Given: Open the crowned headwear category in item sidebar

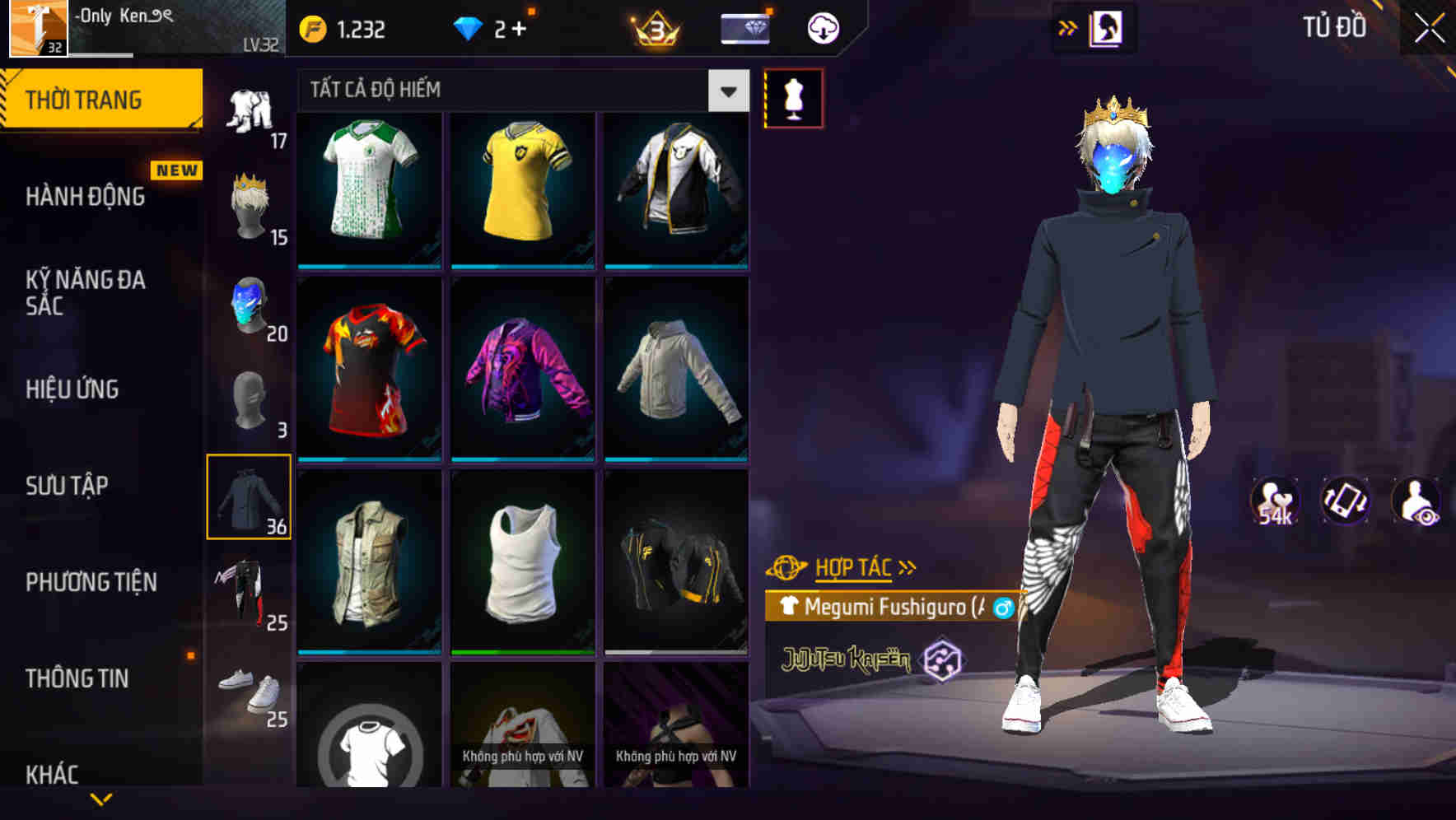Looking at the screenshot, I should 251,206.
